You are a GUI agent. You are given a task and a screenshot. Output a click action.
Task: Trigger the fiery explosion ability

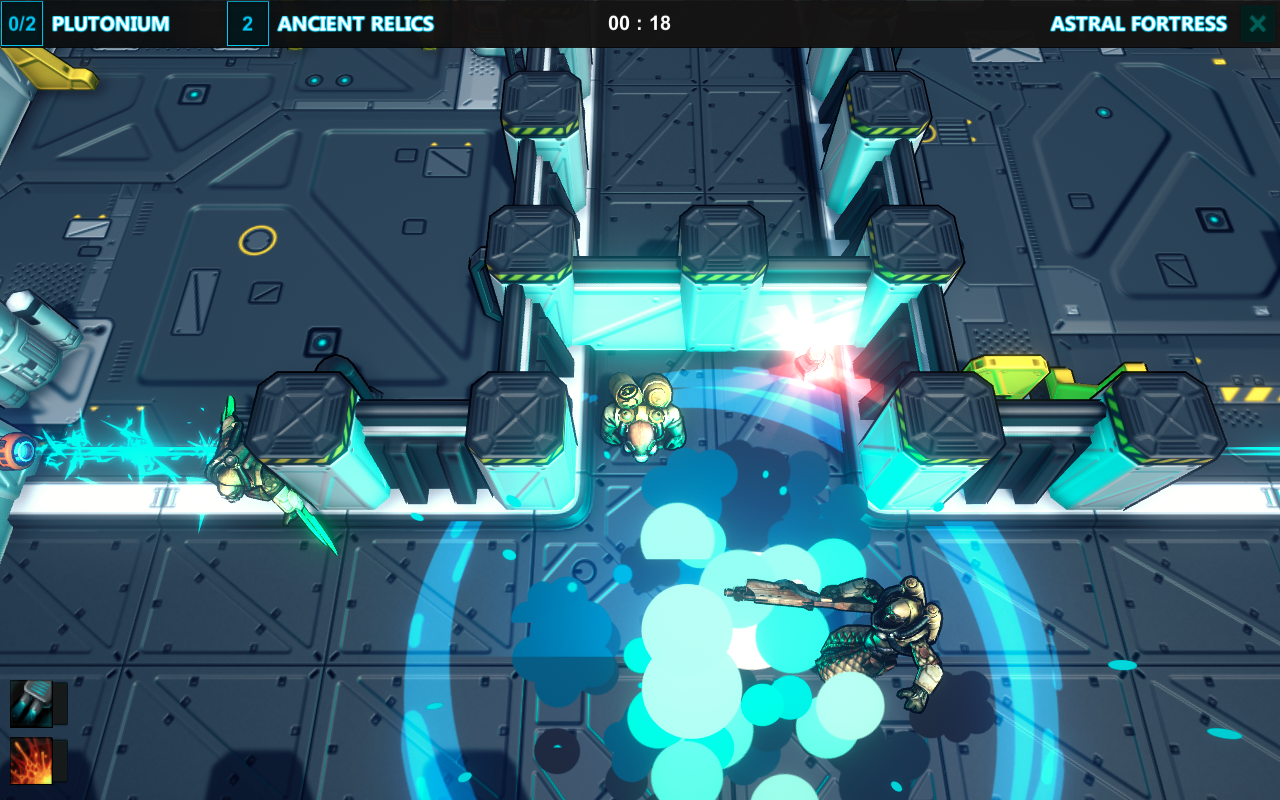pos(31,761)
